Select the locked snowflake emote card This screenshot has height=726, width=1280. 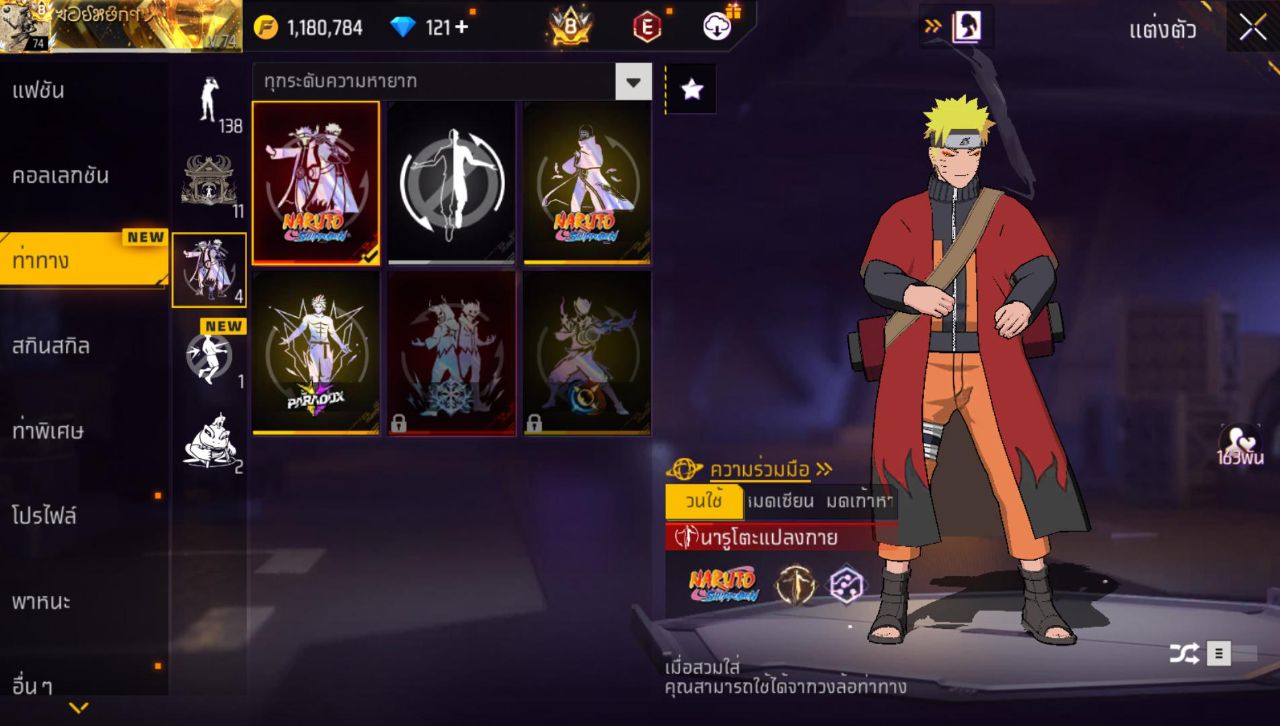[451, 353]
